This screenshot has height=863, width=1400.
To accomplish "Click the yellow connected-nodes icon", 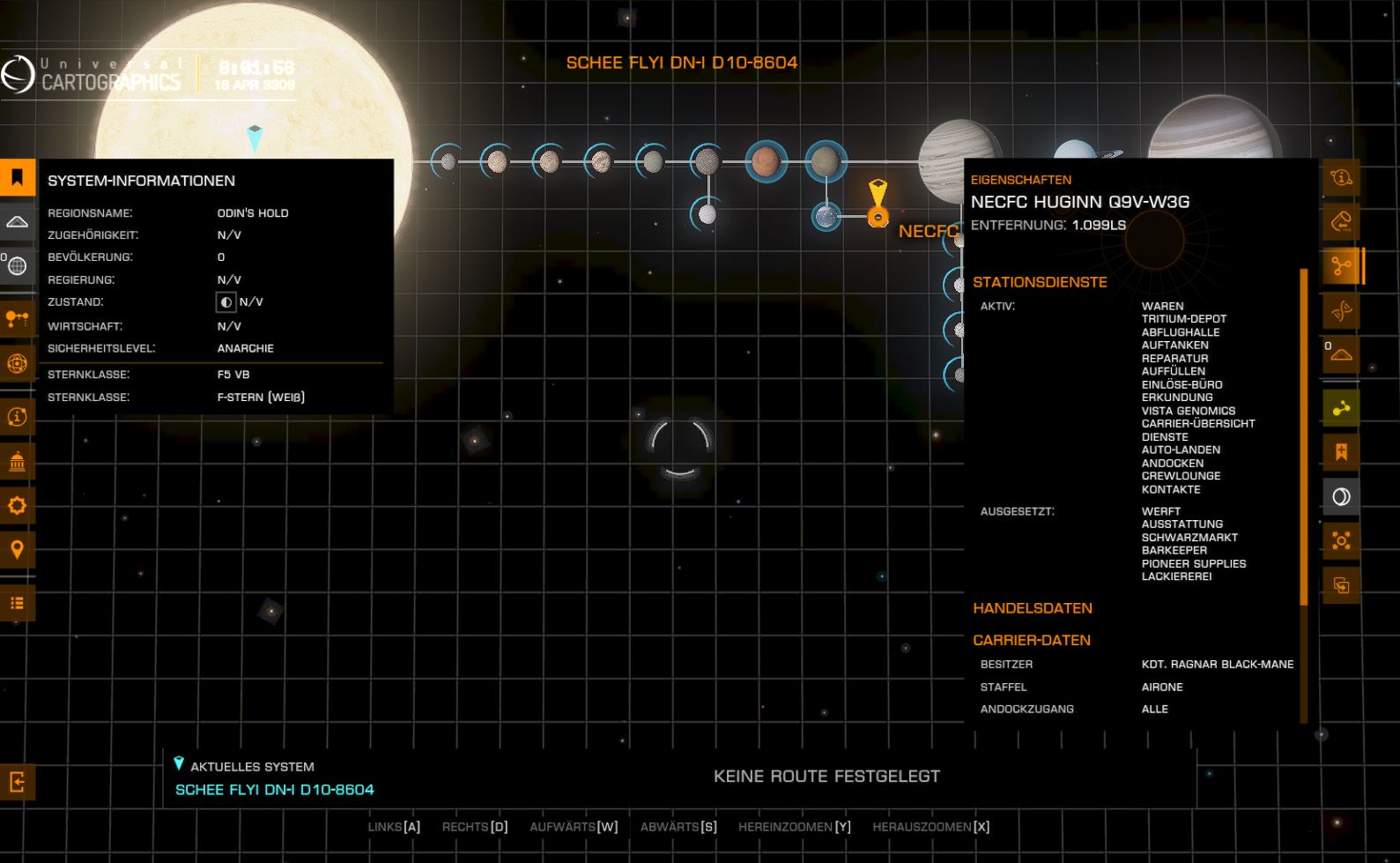I will pyautogui.click(x=1341, y=408).
